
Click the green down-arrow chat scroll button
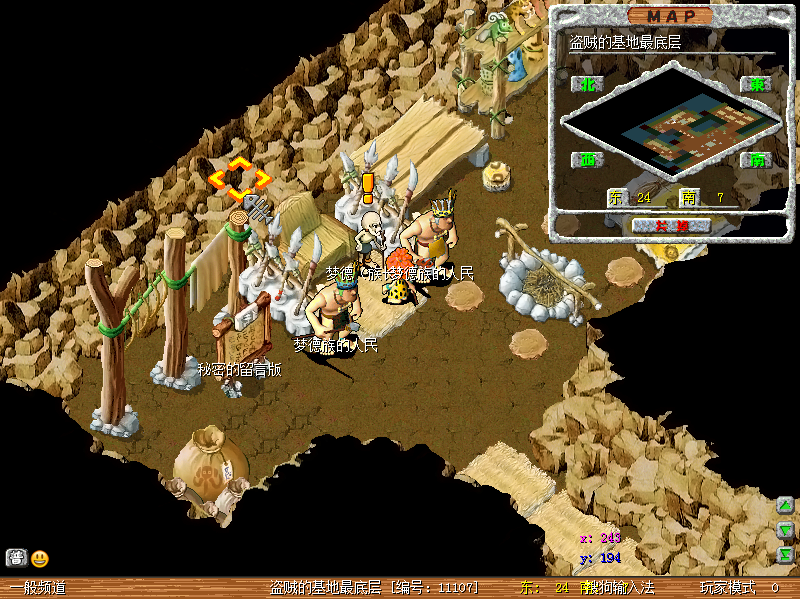click(x=786, y=530)
